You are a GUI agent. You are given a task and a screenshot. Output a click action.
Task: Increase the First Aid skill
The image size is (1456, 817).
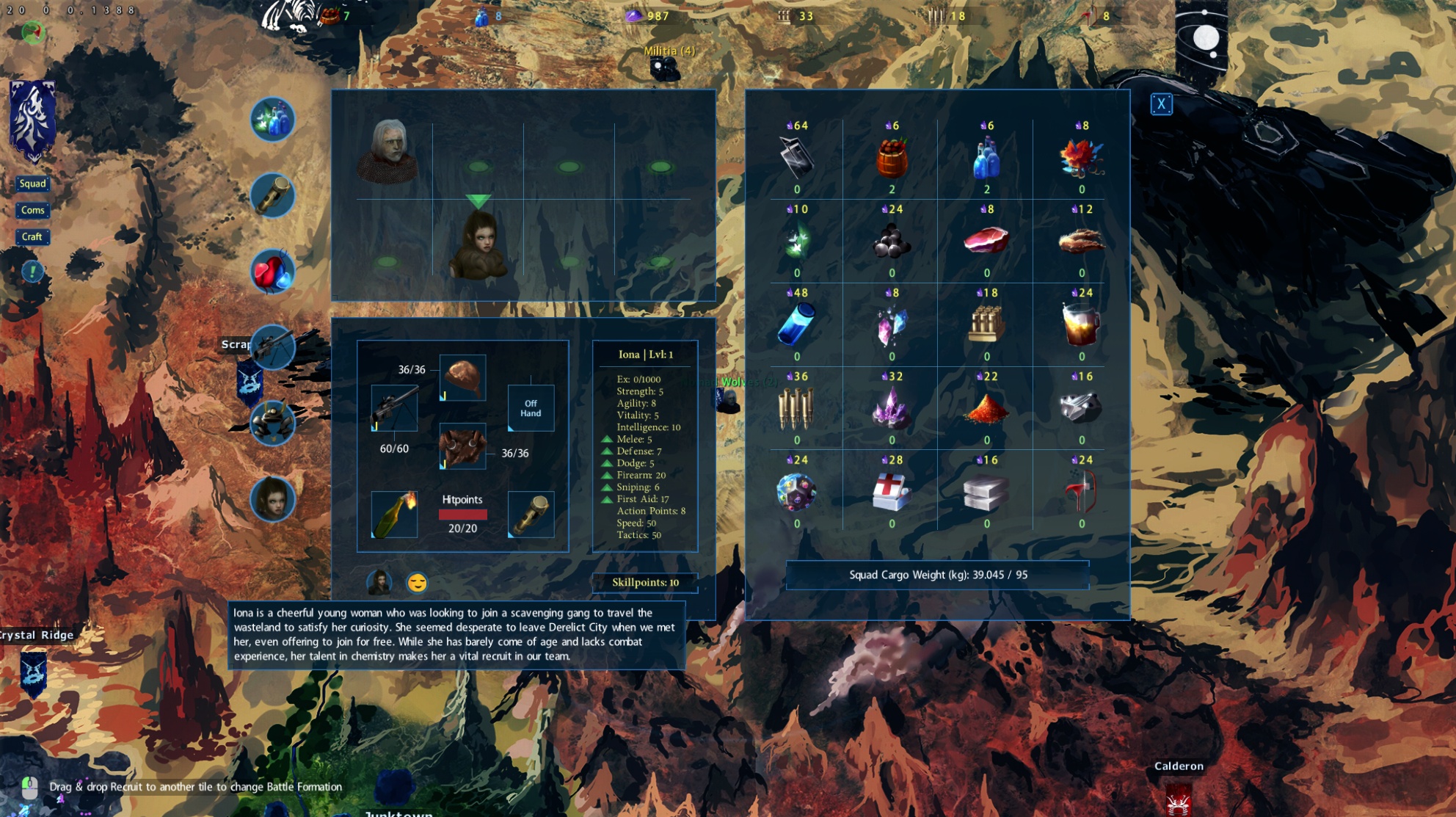click(607, 499)
